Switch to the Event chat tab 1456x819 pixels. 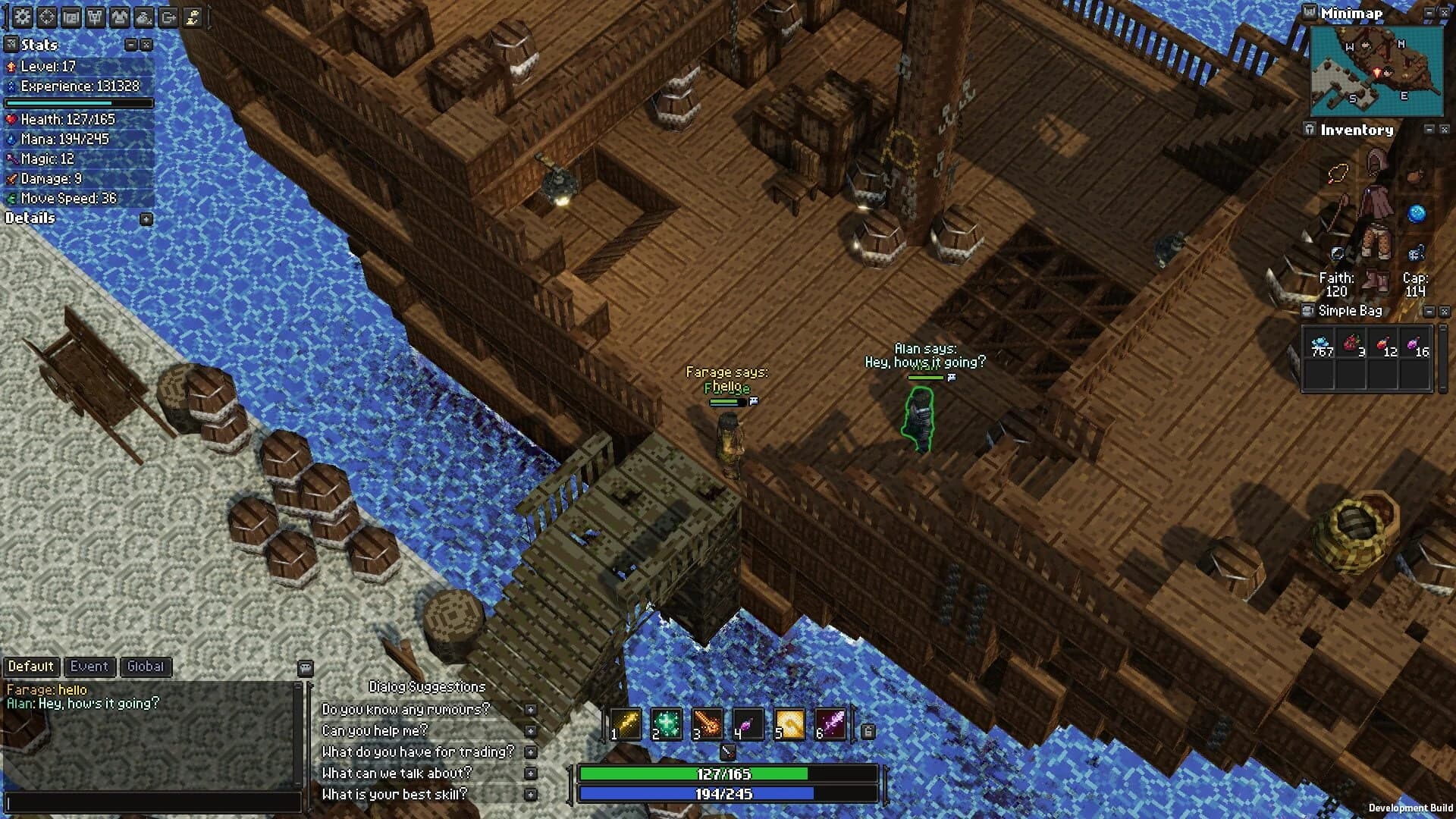tap(89, 667)
